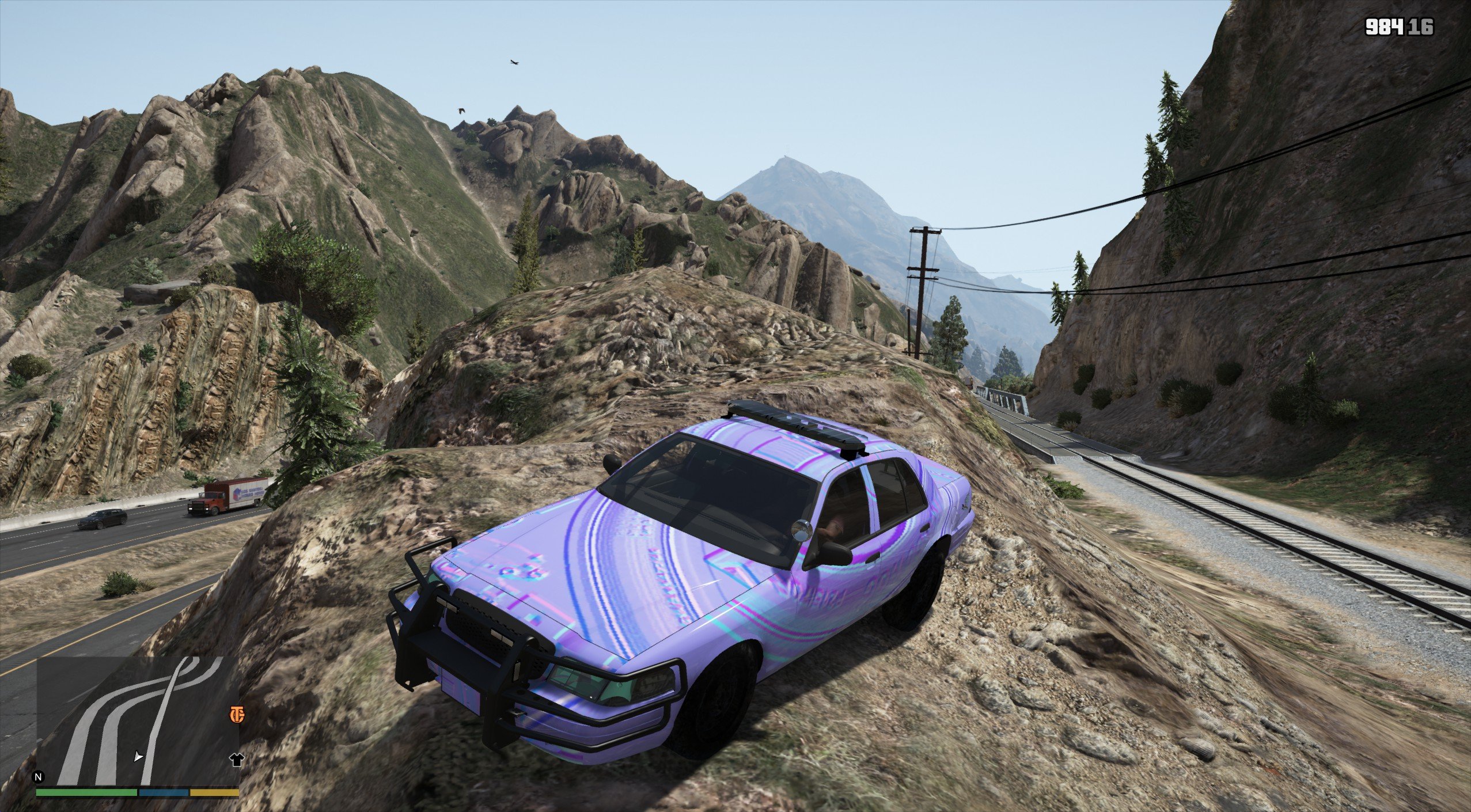
Task: Select the orange T emblem map blip
Action: pyautogui.click(x=237, y=715)
